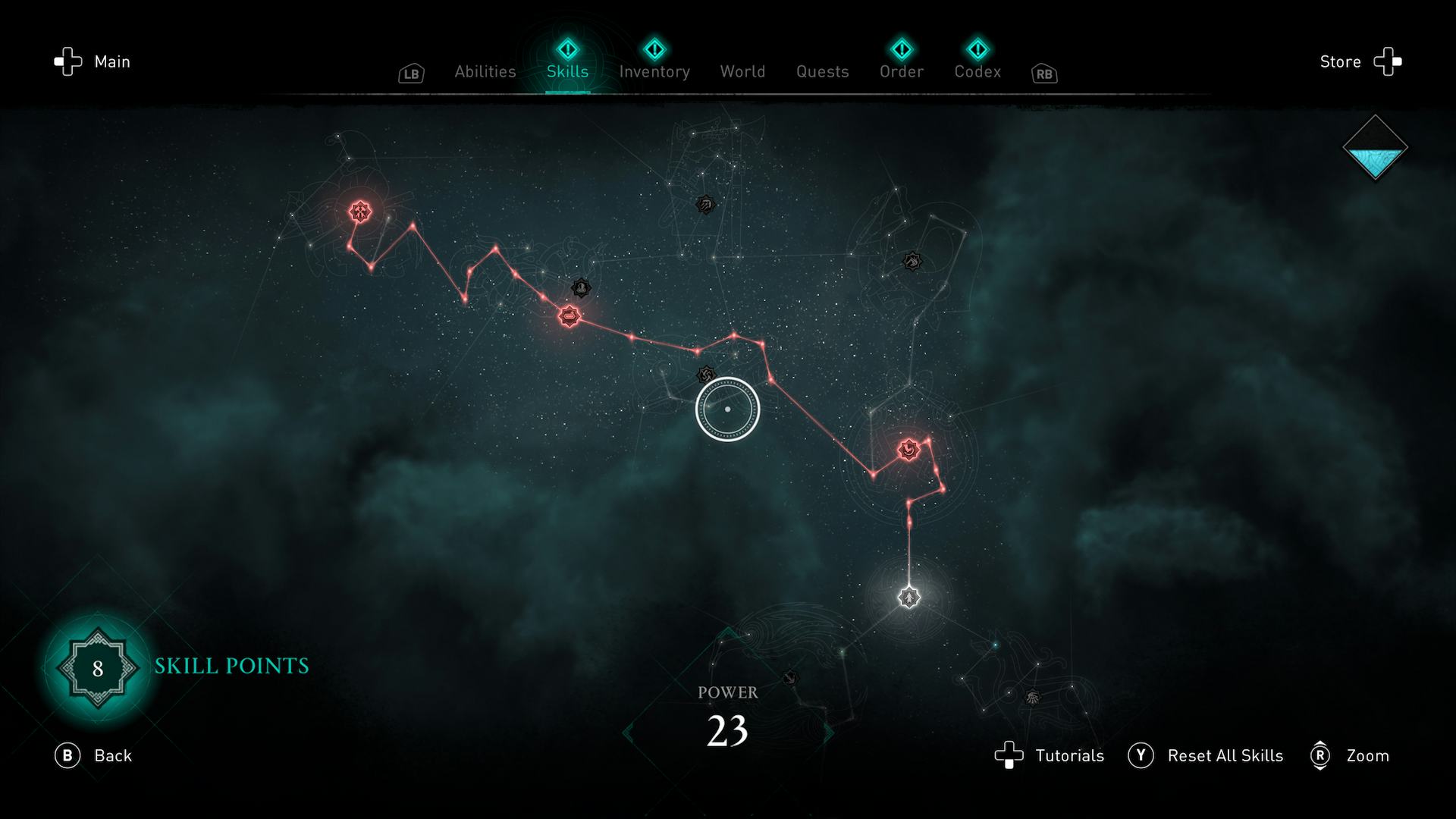Choose the red skill node with horizontal bar icon

click(x=569, y=316)
